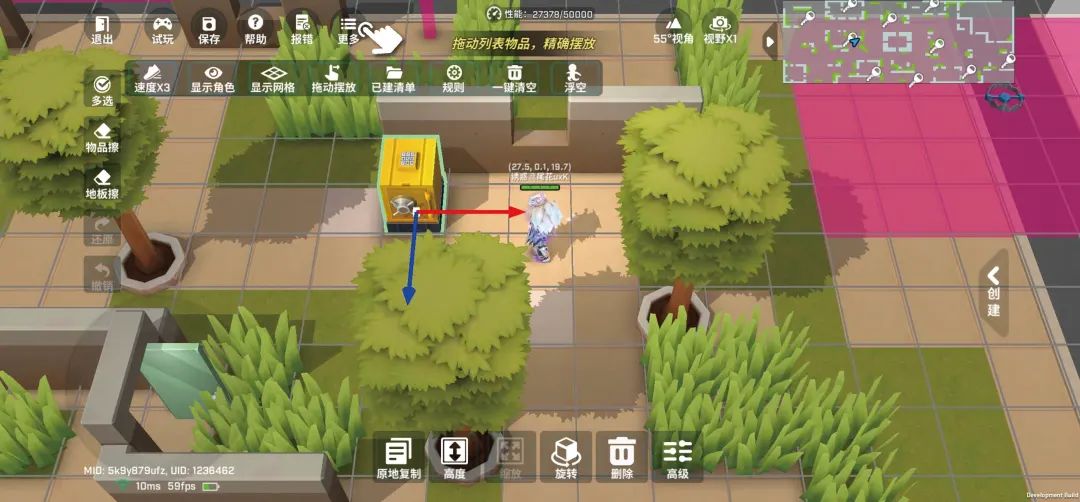This screenshot has height=502, width=1080.
Task: Expand the 创建 create panel
Action: coord(993,291)
